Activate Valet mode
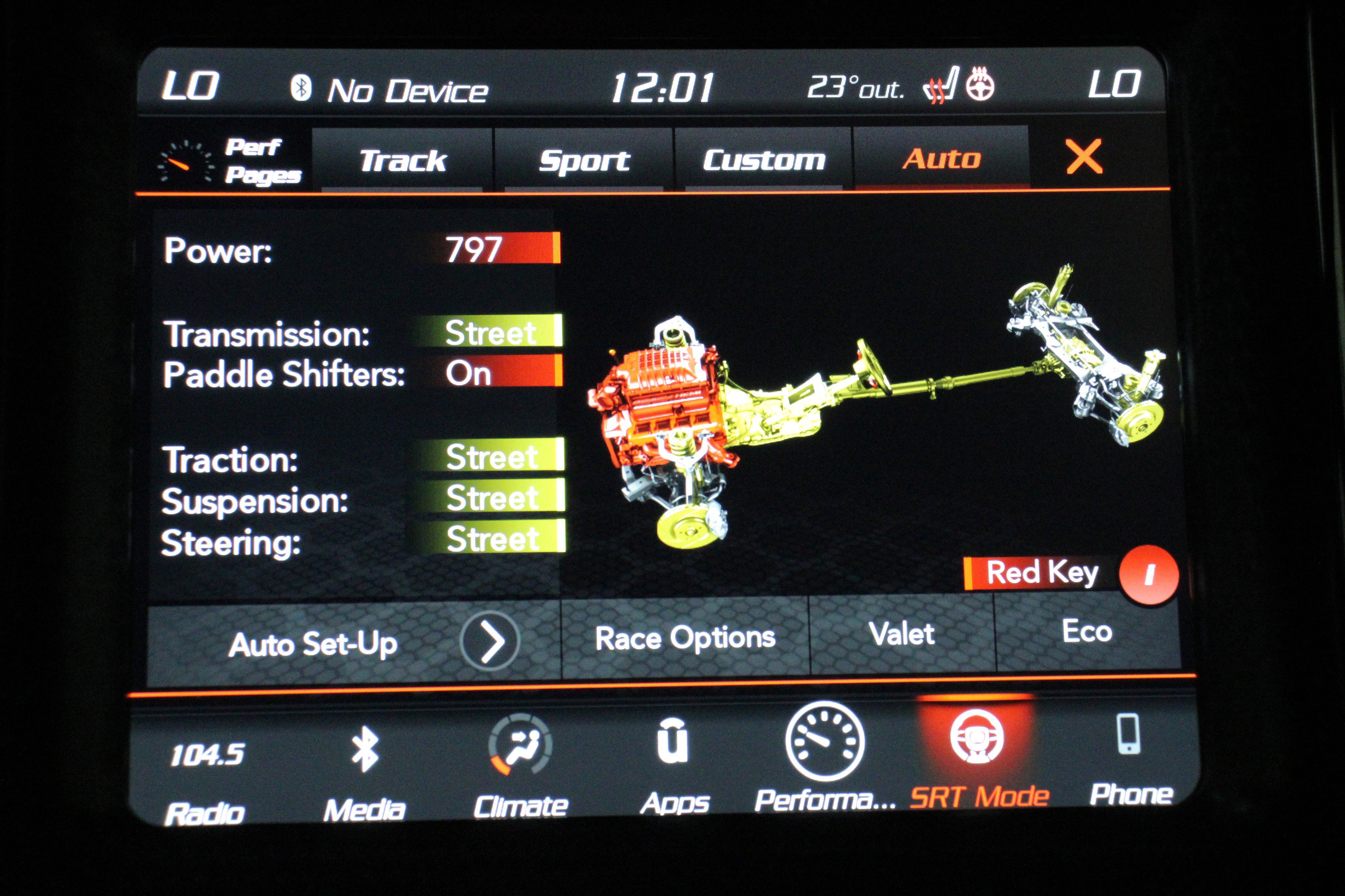1345x896 pixels. click(x=901, y=634)
